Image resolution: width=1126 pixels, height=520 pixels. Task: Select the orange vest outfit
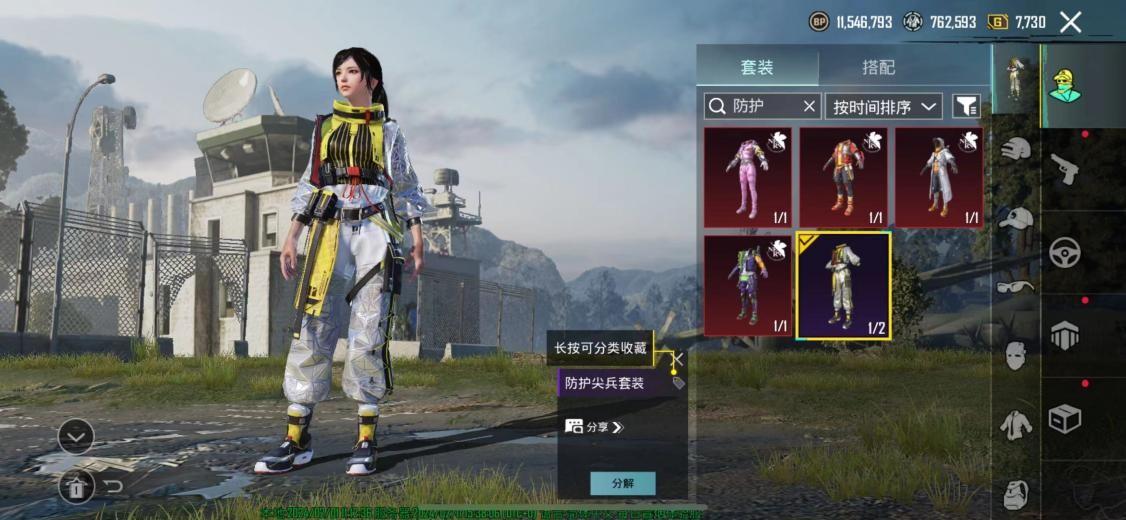pyautogui.click(x=843, y=177)
